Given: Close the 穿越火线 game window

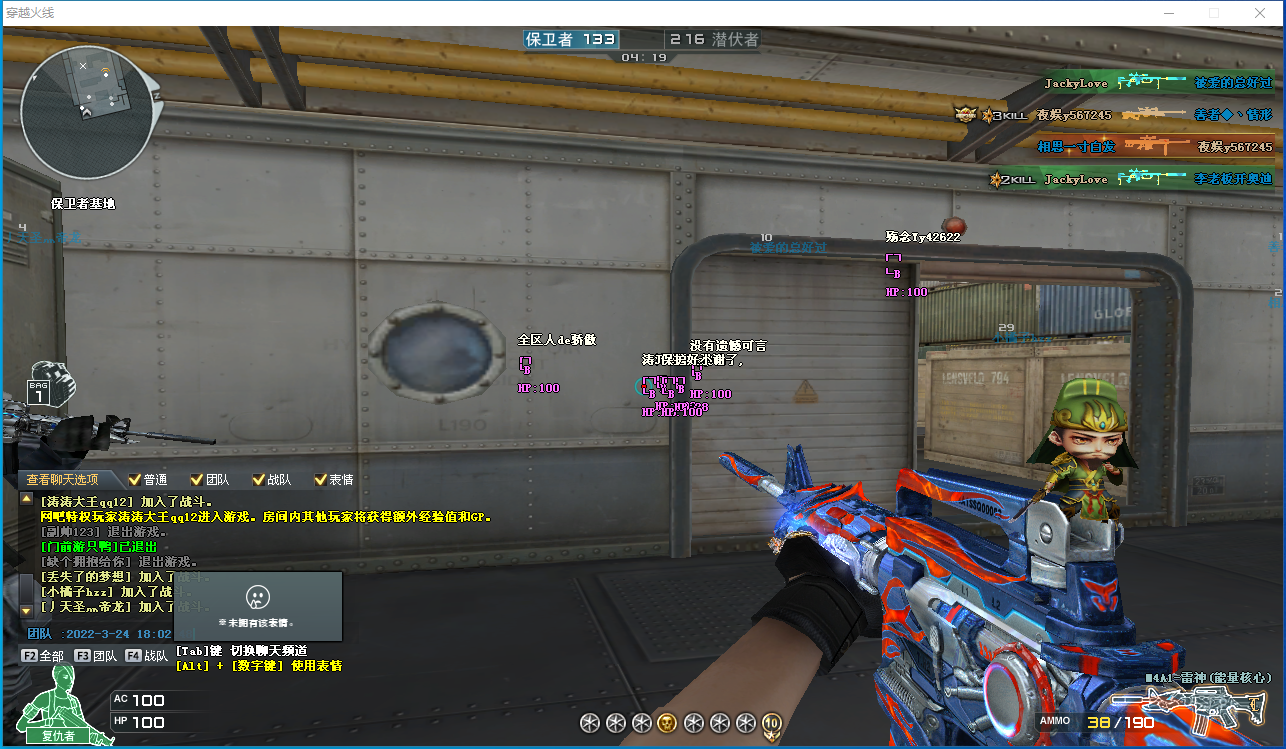Looking at the screenshot, I should [1260, 13].
